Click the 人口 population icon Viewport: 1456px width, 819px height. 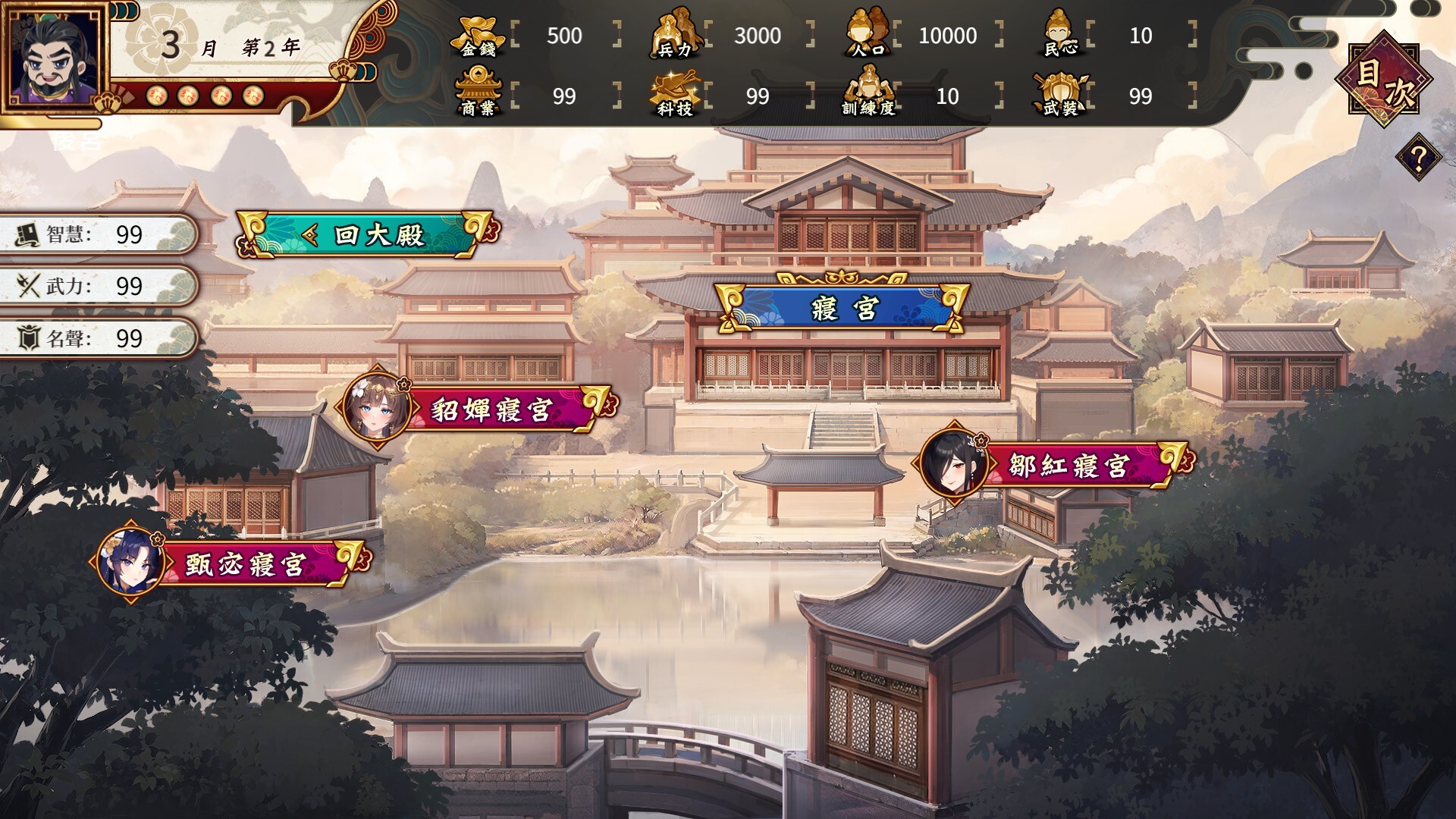(867, 34)
